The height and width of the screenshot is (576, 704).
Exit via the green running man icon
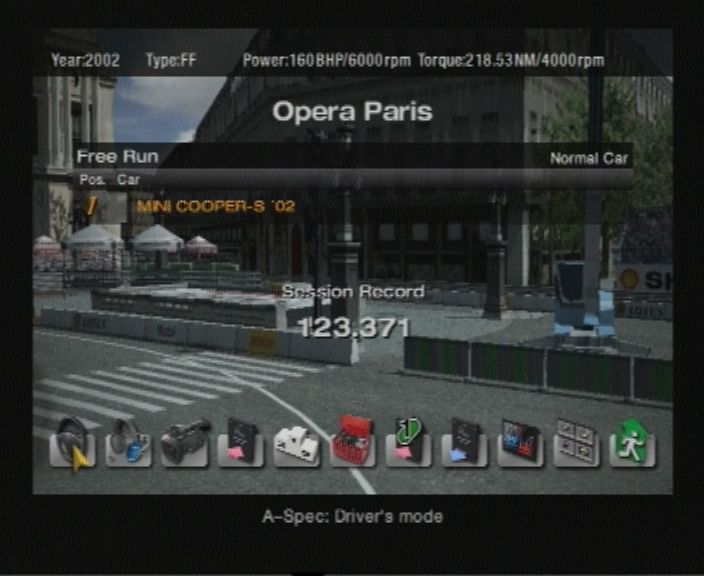pos(632,442)
